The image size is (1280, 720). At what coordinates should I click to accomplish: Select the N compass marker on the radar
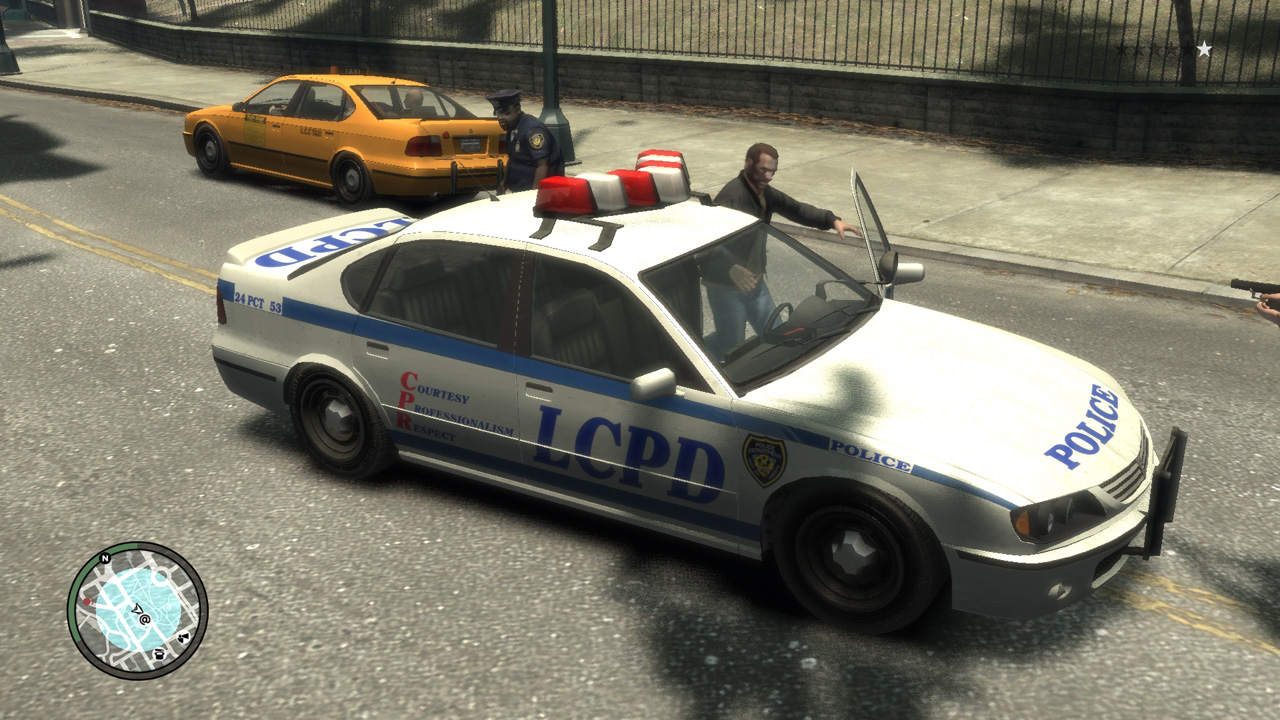[105, 558]
